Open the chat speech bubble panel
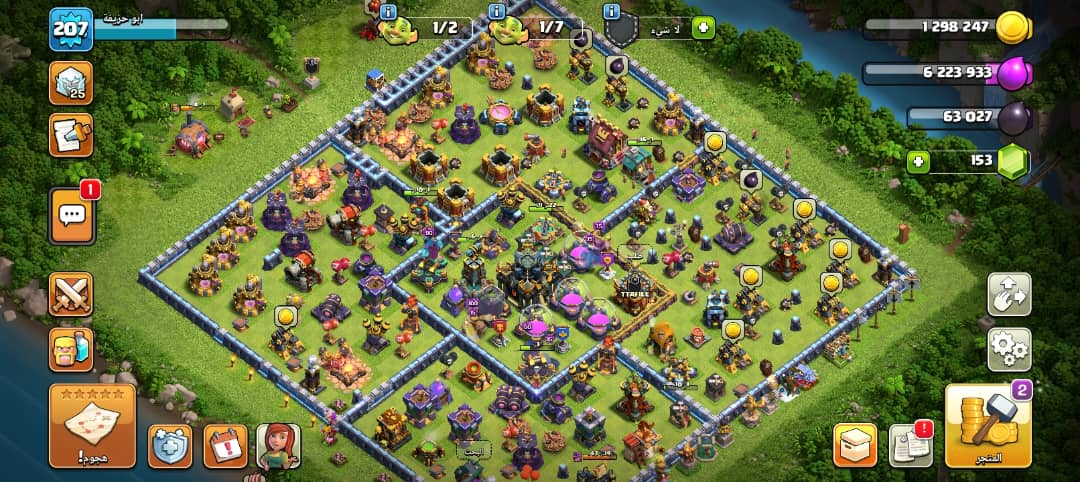This screenshot has width=1080, height=482. click(x=71, y=214)
